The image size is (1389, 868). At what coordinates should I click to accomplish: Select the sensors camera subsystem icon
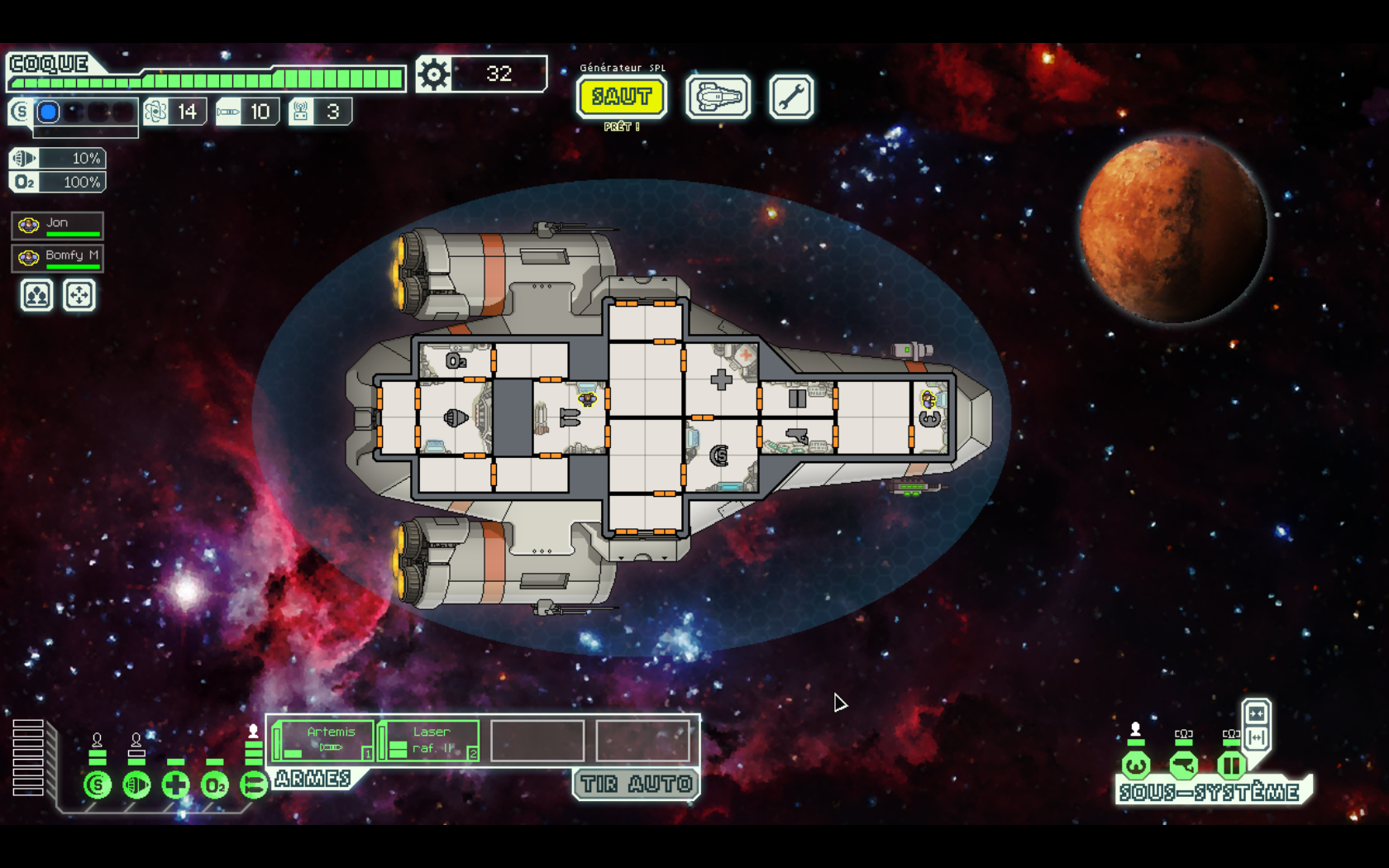[1184, 765]
